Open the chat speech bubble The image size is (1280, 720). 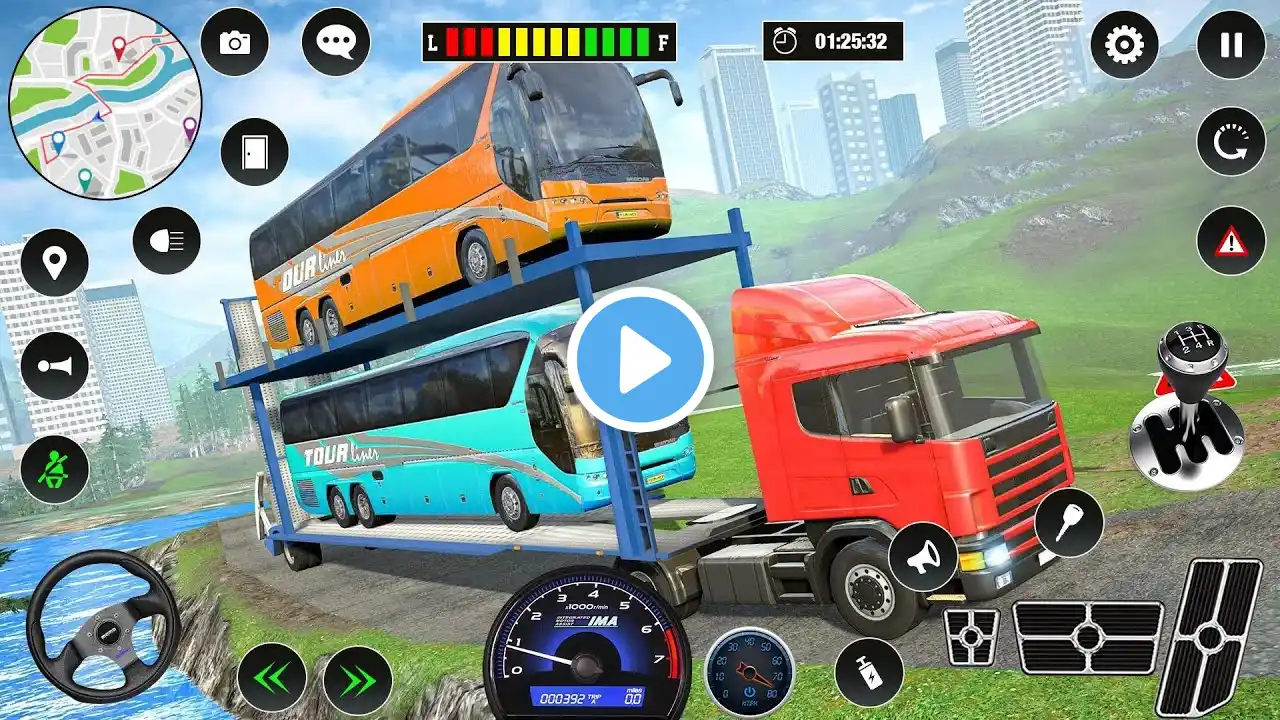pos(335,42)
